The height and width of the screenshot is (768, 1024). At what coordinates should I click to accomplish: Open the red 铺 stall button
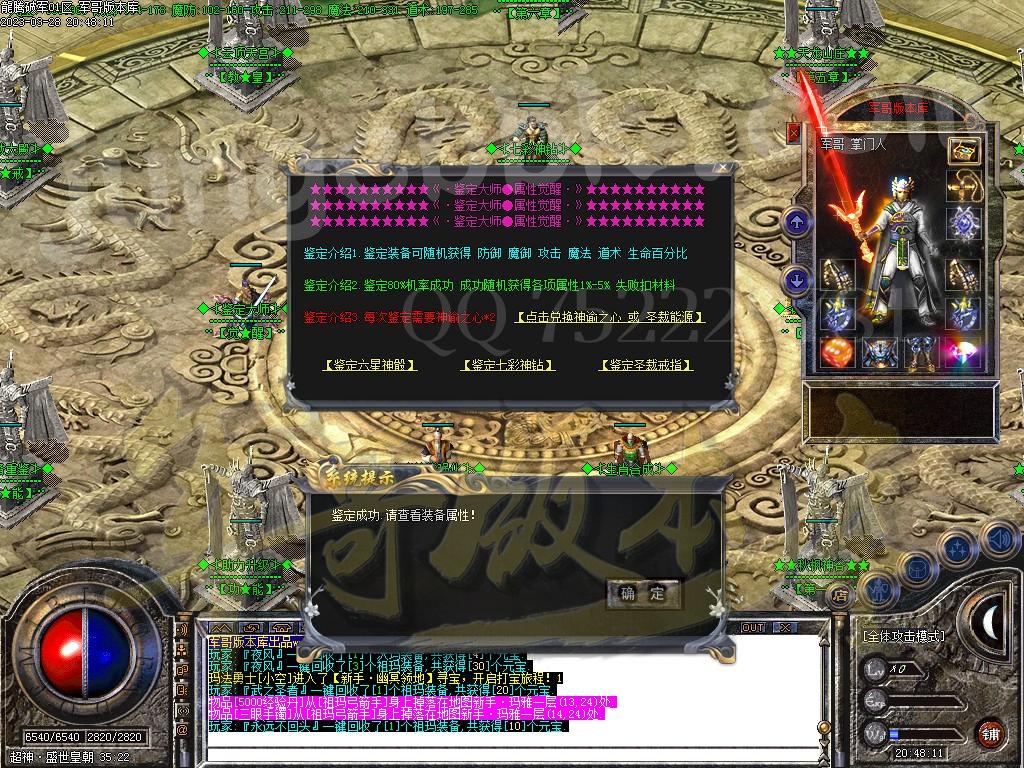click(x=990, y=733)
